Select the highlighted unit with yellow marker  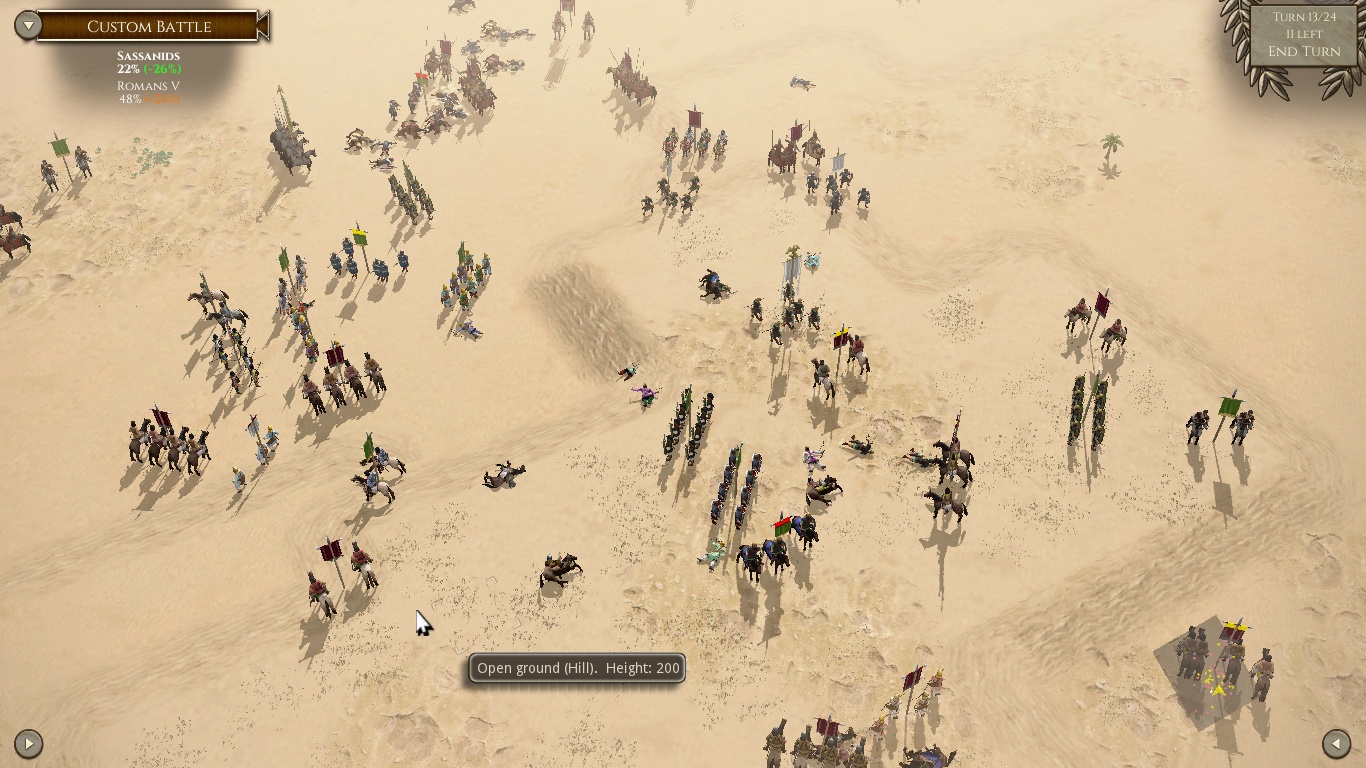point(1221,665)
